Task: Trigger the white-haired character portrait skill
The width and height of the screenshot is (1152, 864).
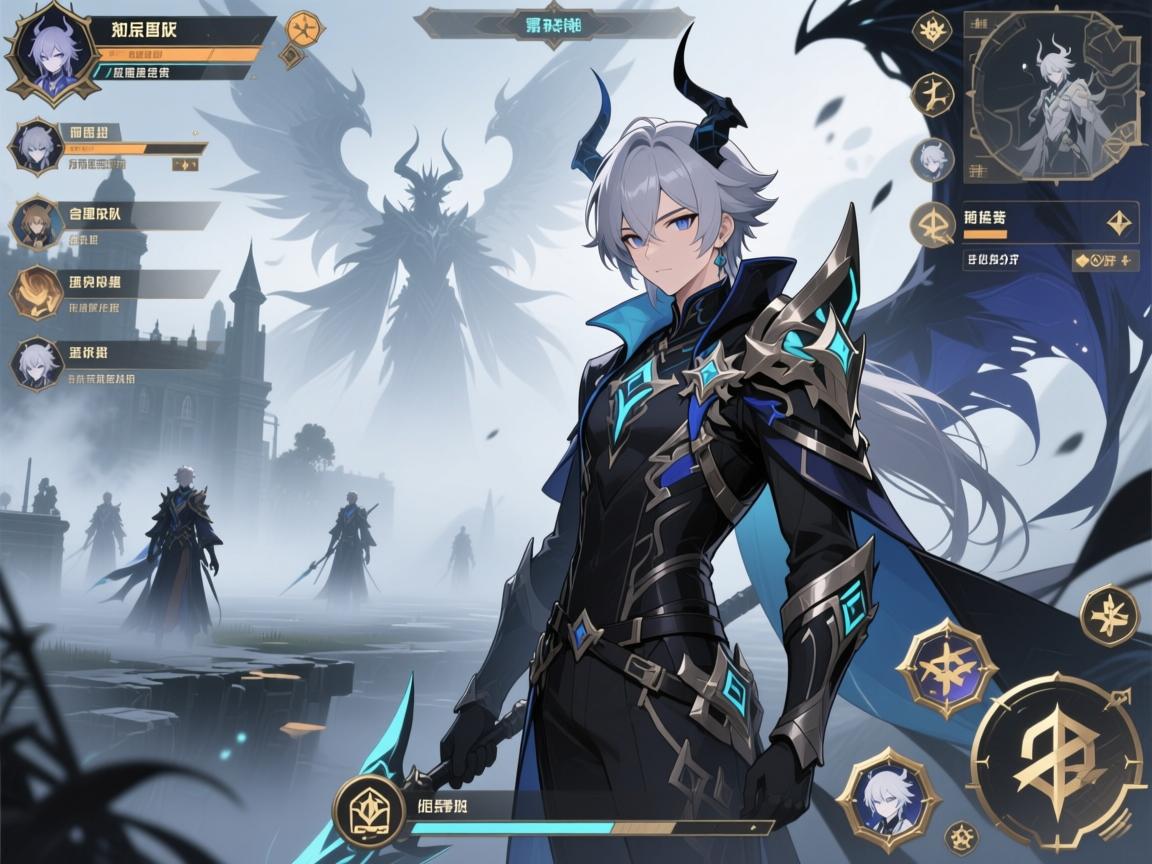Action: pyautogui.click(x=888, y=797)
